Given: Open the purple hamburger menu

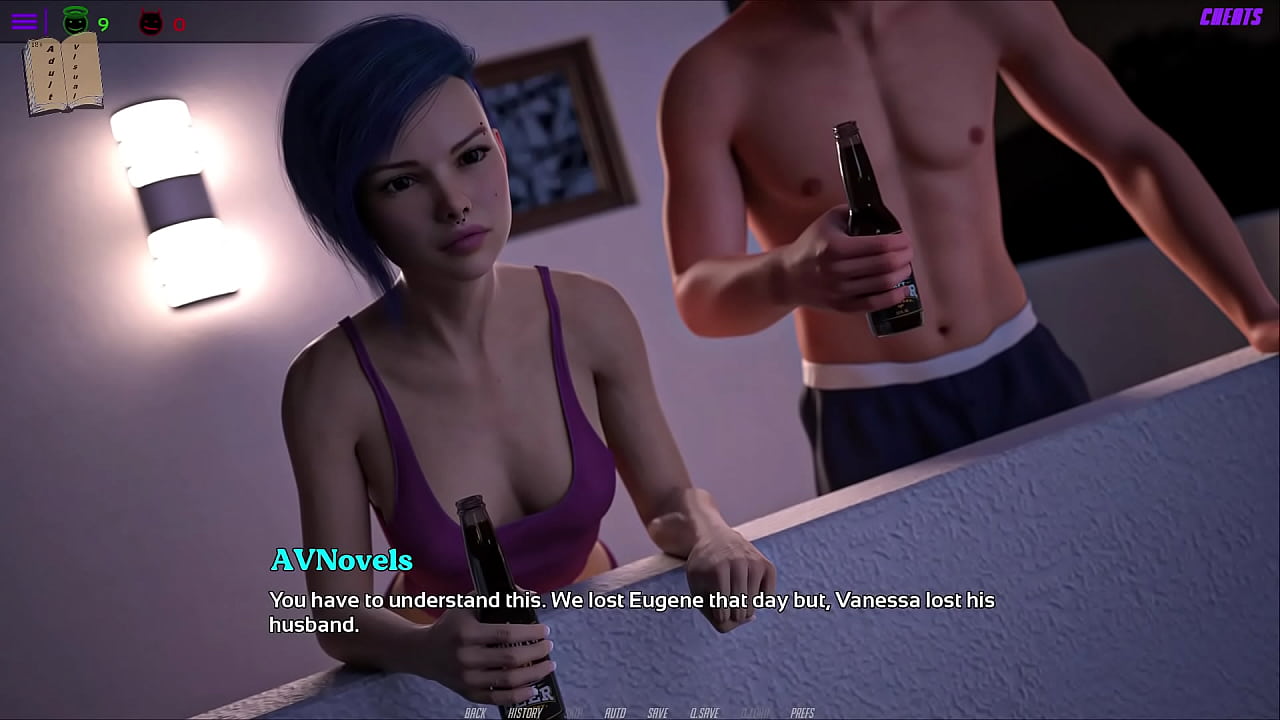Looking at the screenshot, I should tap(24, 21).
